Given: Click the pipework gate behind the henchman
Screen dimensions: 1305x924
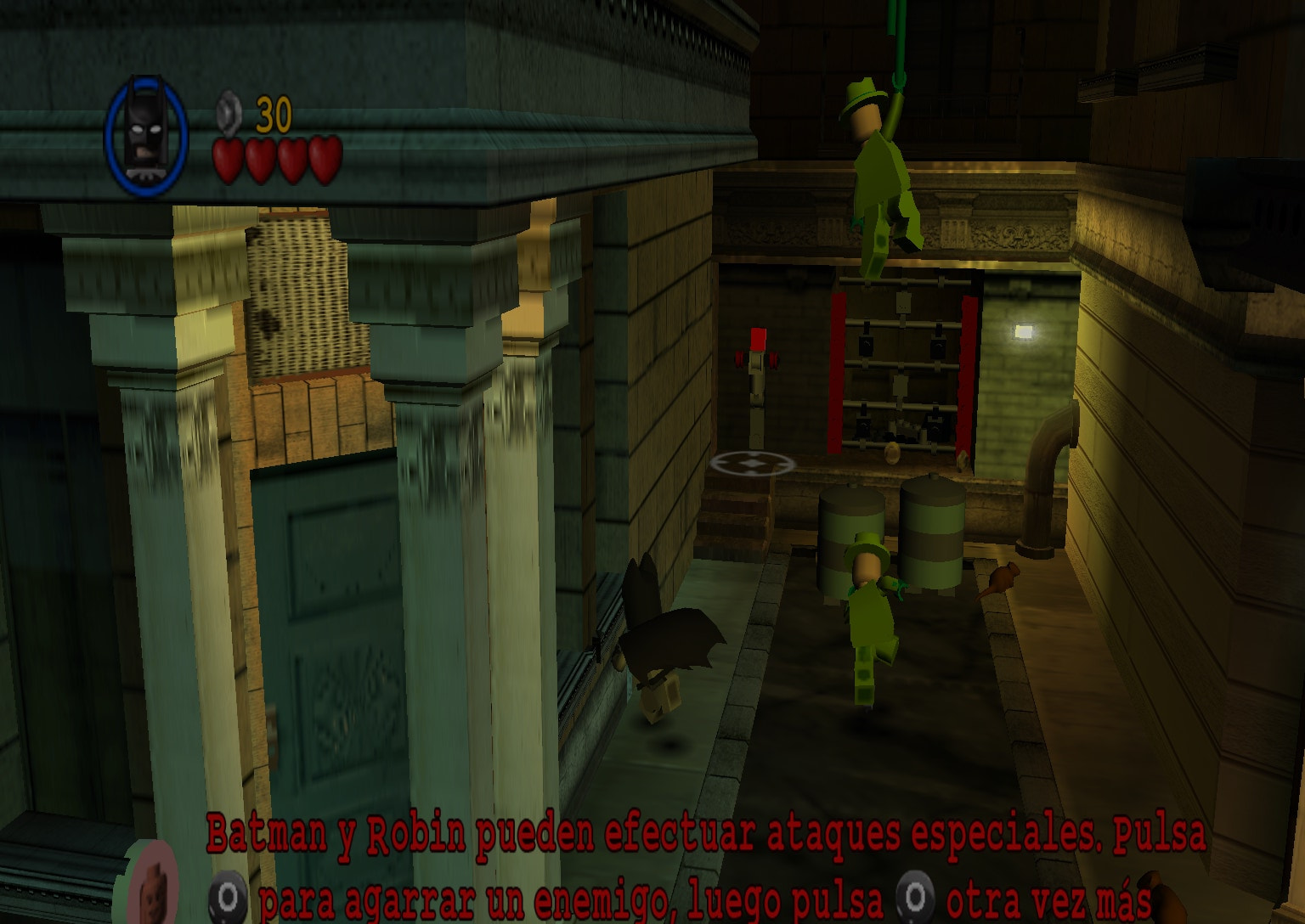Looking at the screenshot, I should [901, 365].
